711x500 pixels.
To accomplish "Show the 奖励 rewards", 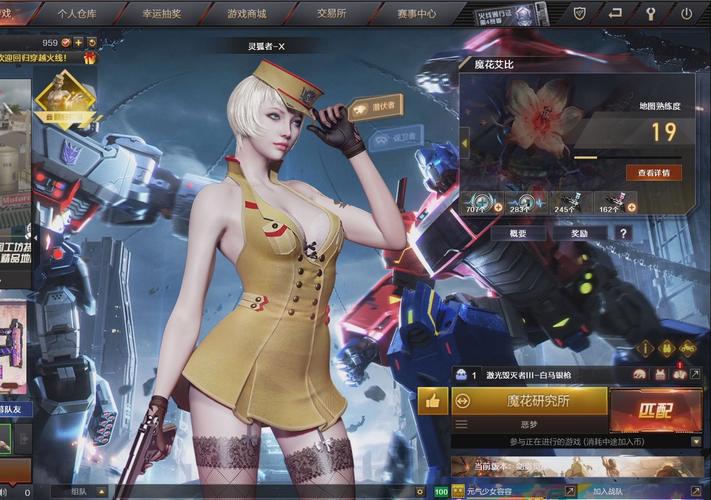I will [x=580, y=233].
